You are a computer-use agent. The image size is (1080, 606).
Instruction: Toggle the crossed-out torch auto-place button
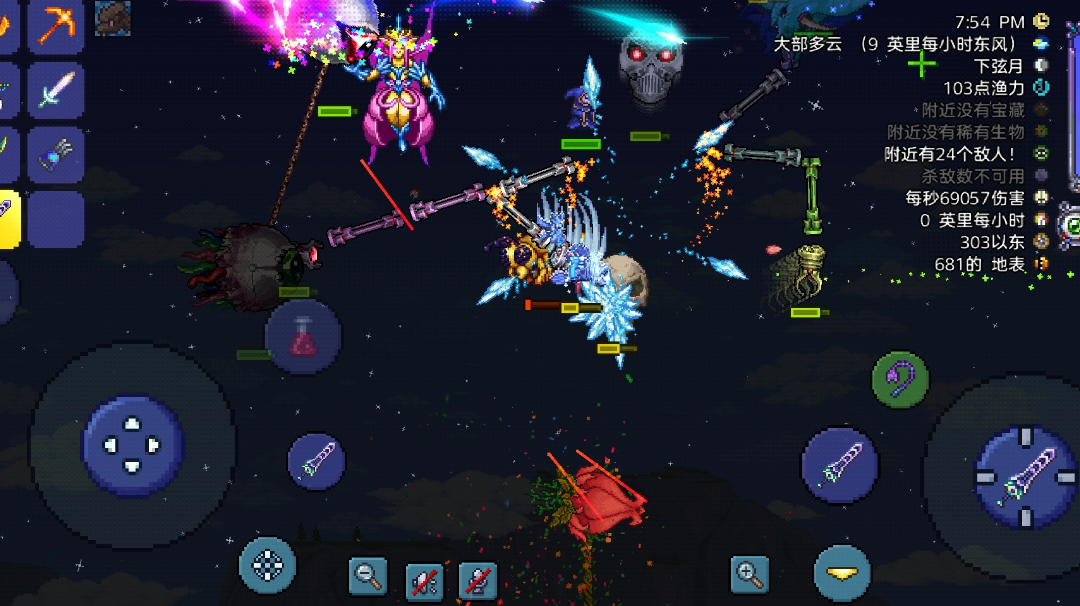[x=424, y=580]
